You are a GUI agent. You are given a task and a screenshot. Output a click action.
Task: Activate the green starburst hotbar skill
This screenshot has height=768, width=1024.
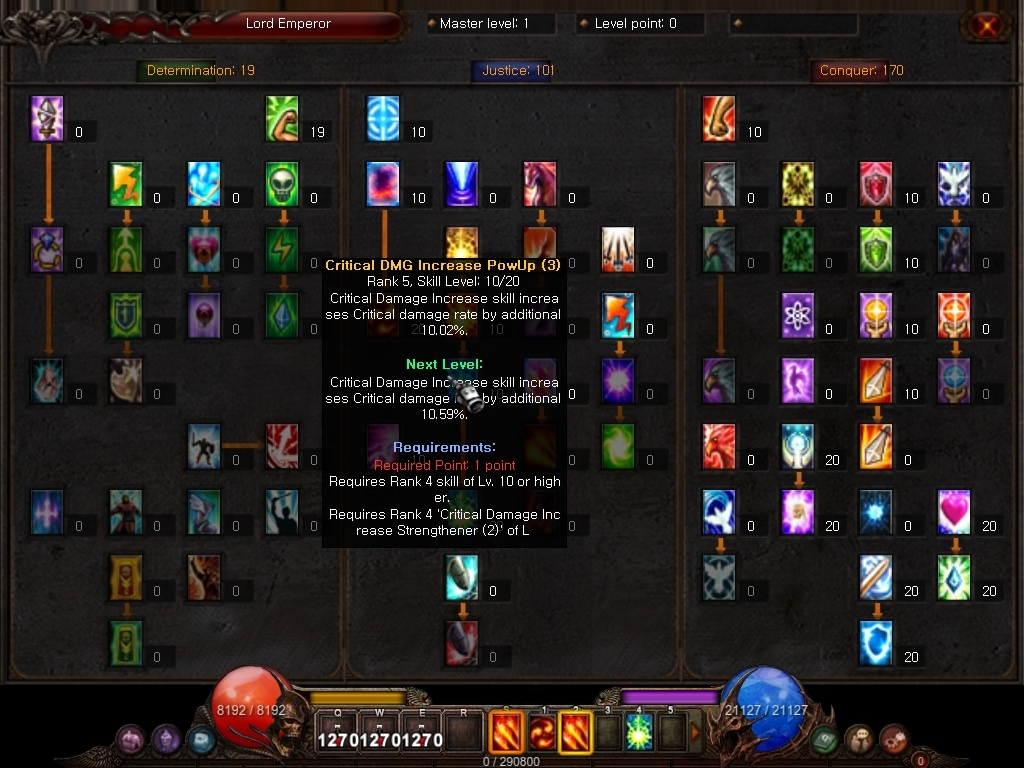point(640,732)
